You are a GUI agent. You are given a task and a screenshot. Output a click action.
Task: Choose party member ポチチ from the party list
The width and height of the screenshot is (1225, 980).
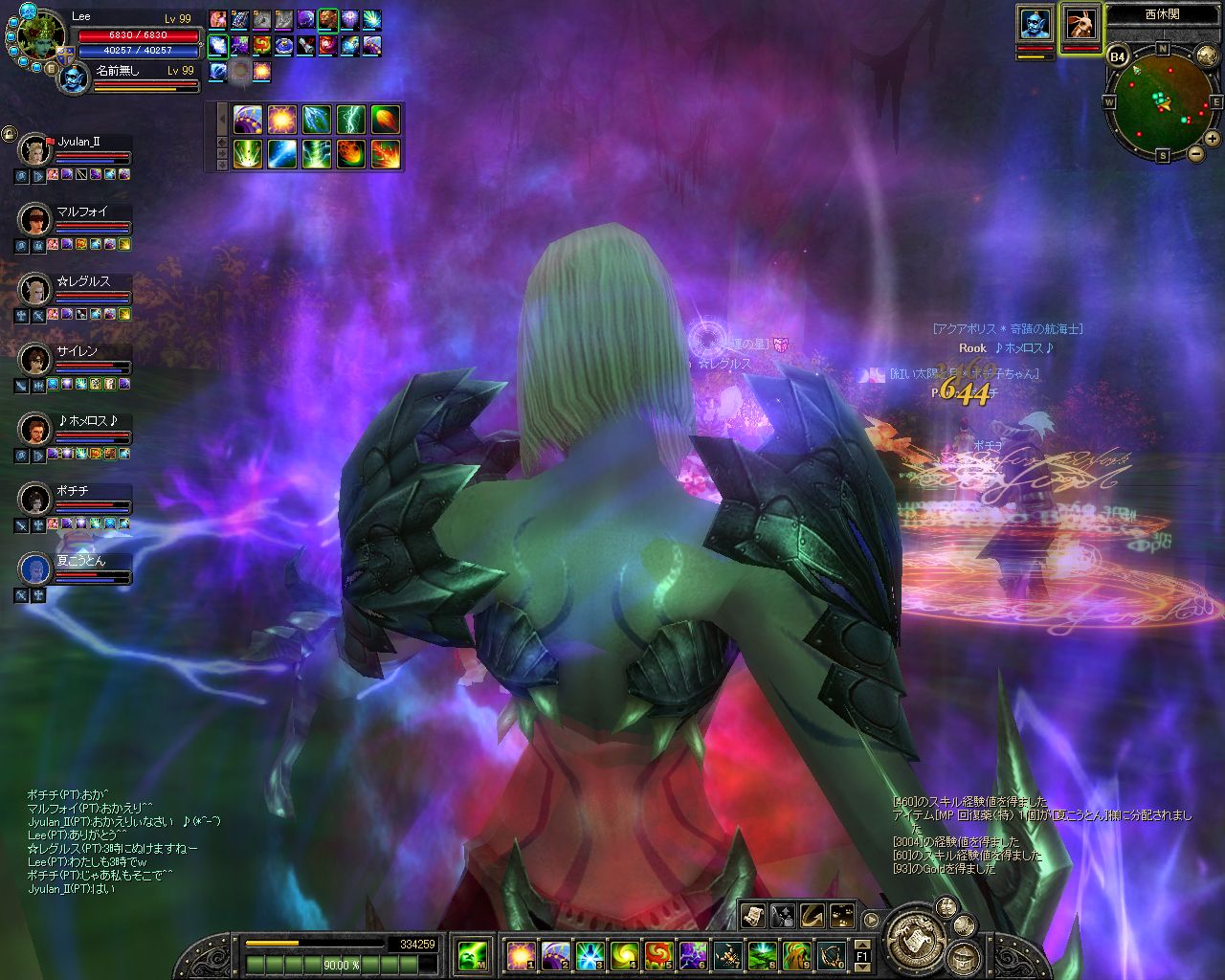click(x=34, y=498)
